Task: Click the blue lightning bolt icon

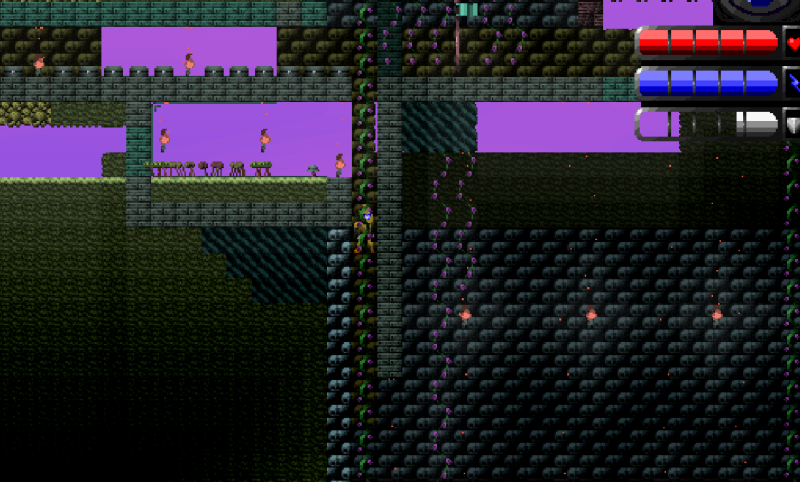Action: 793,83
